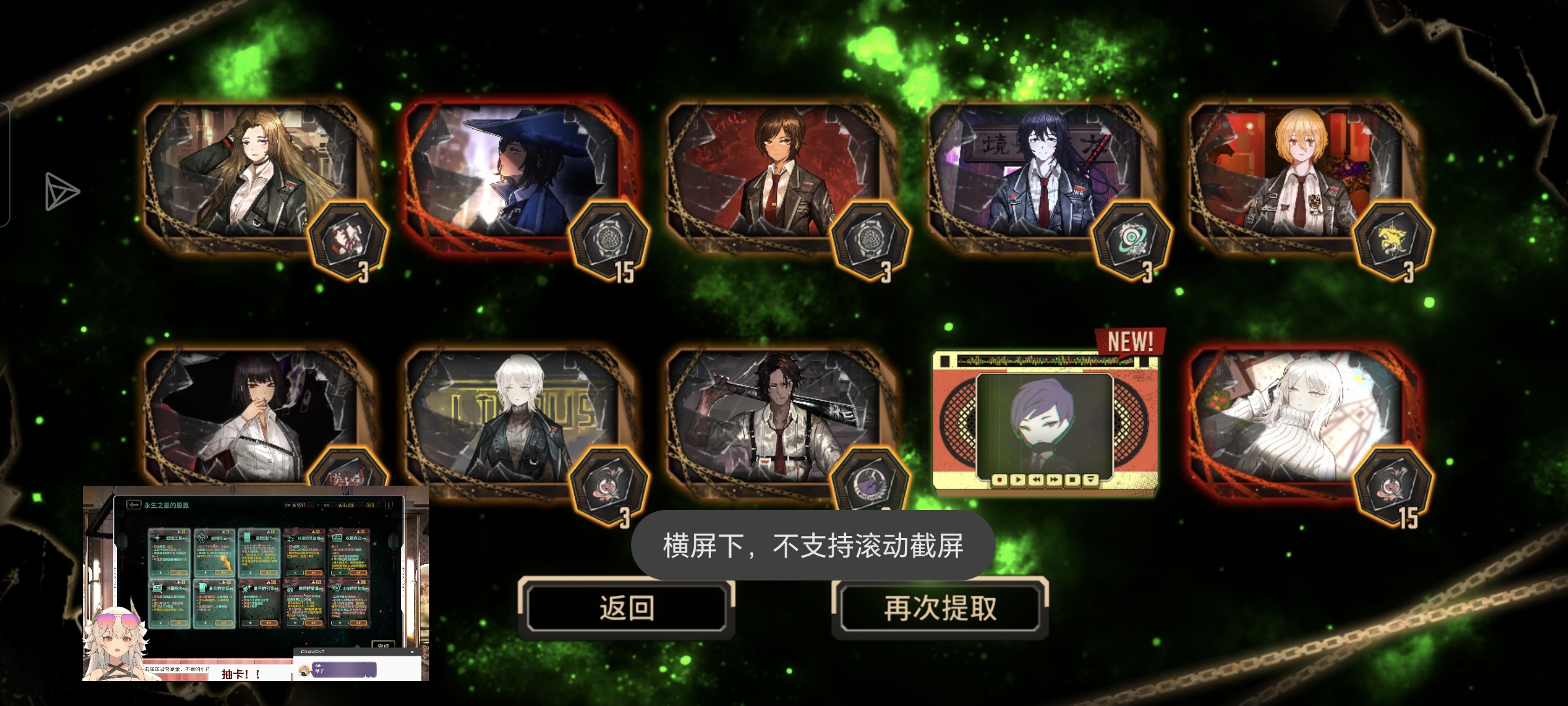Image resolution: width=1568 pixels, height=706 pixels.
Task: Click the back arrow next to 永生之星的恩惠 title
Action: pos(134,505)
